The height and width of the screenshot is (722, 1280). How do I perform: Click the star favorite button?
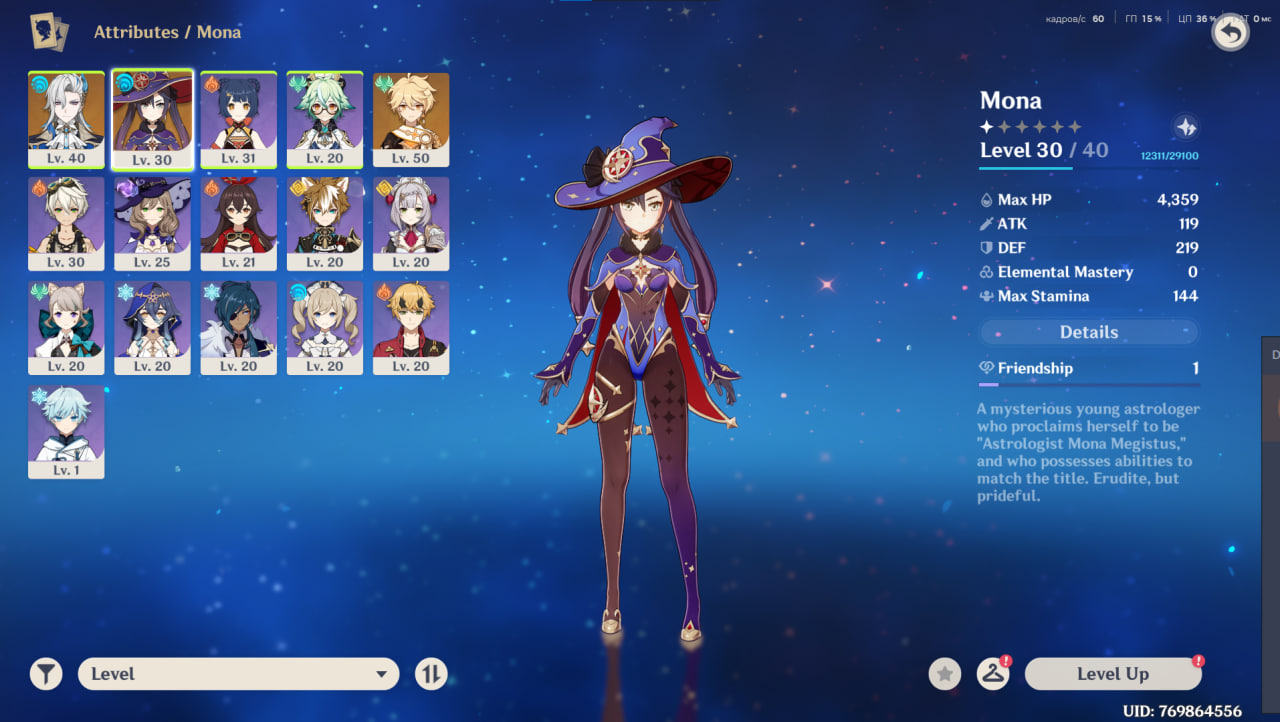tap(945, 674)
